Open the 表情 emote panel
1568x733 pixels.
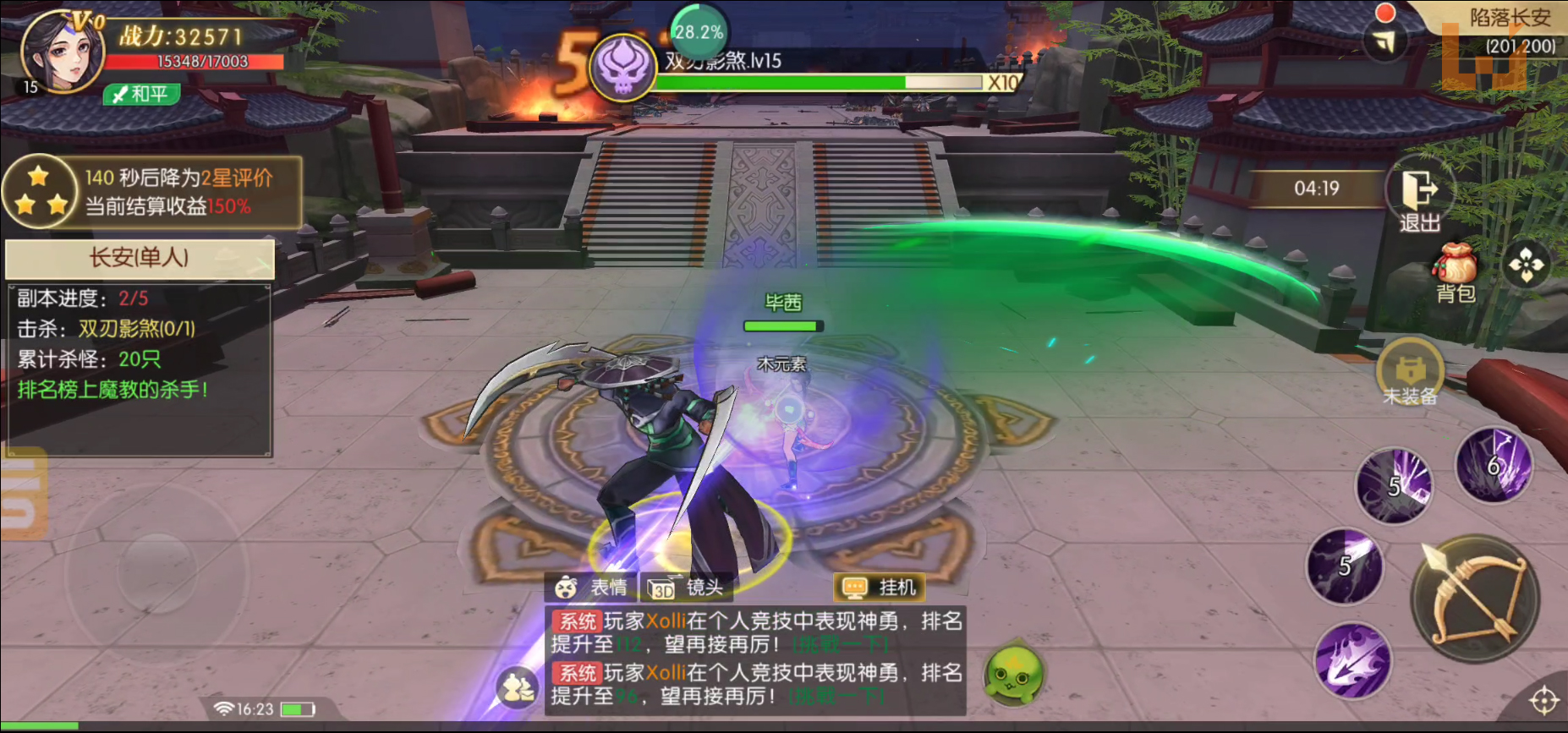[x=592, y=588]
